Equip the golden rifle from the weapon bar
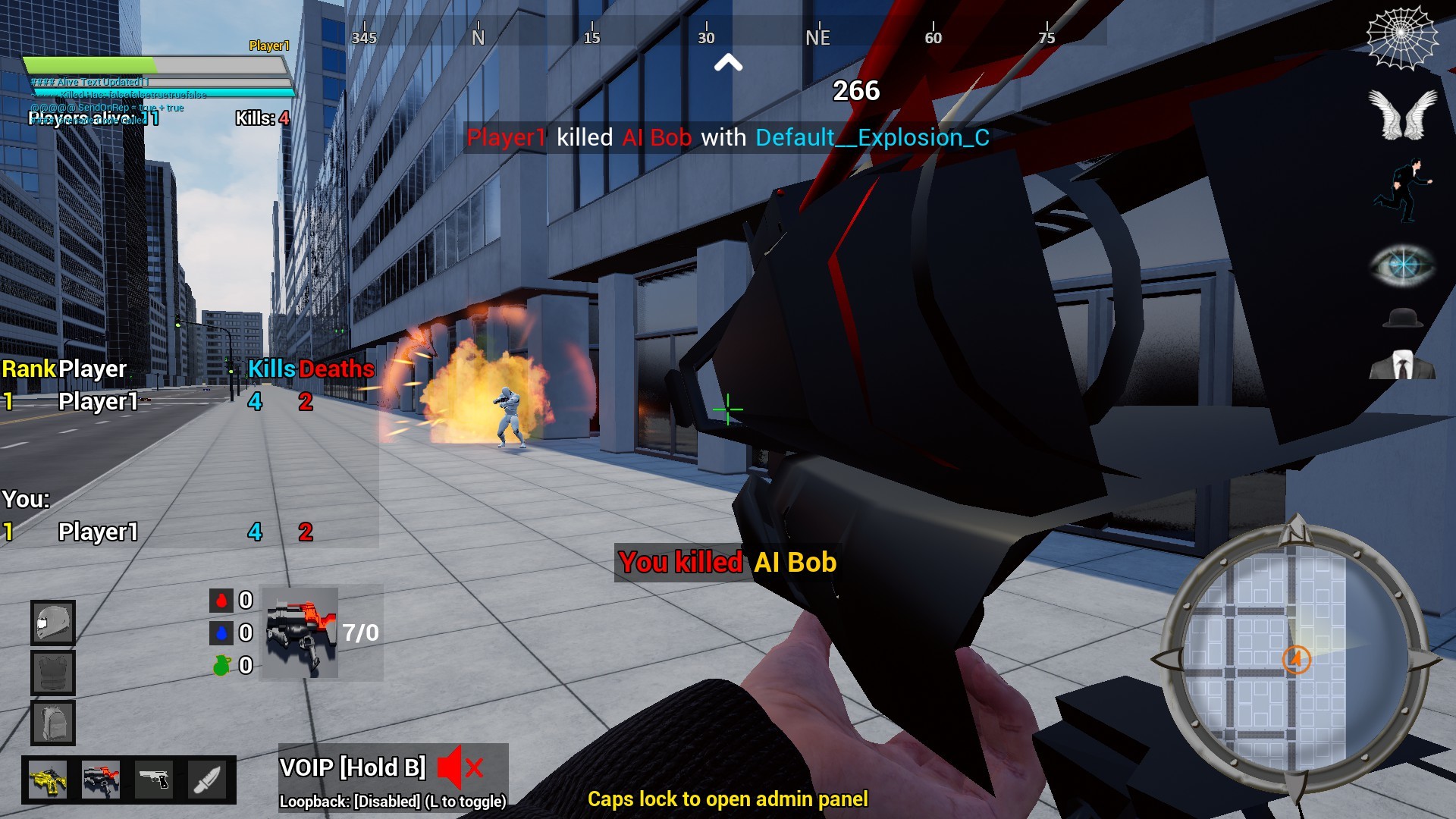The image size is (1456, 819). point(47,780)
